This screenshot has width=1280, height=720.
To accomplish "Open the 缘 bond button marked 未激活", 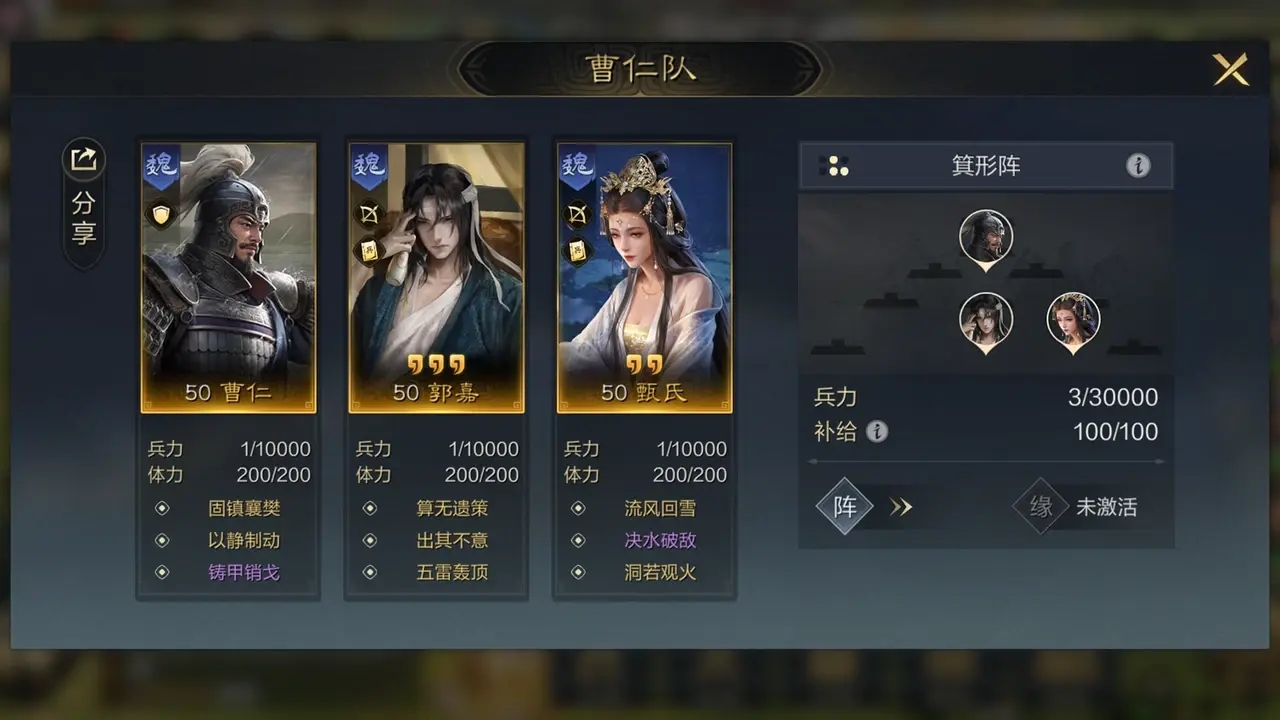I will (x=1042, y=506).
